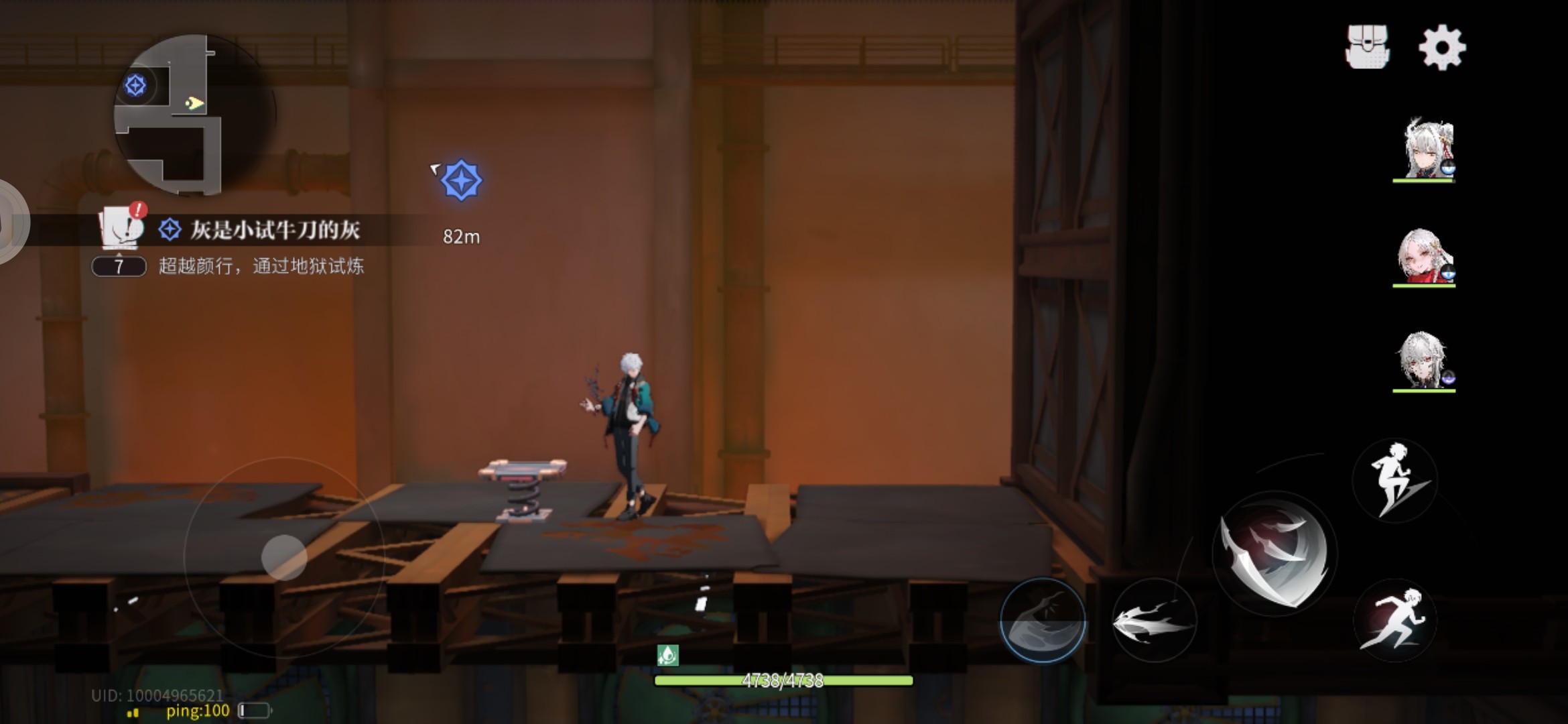Tap the blue quest waypoint marker
Image resolution: width=1568 pixels, height=724 pixels.
click(x=461, y=180)
